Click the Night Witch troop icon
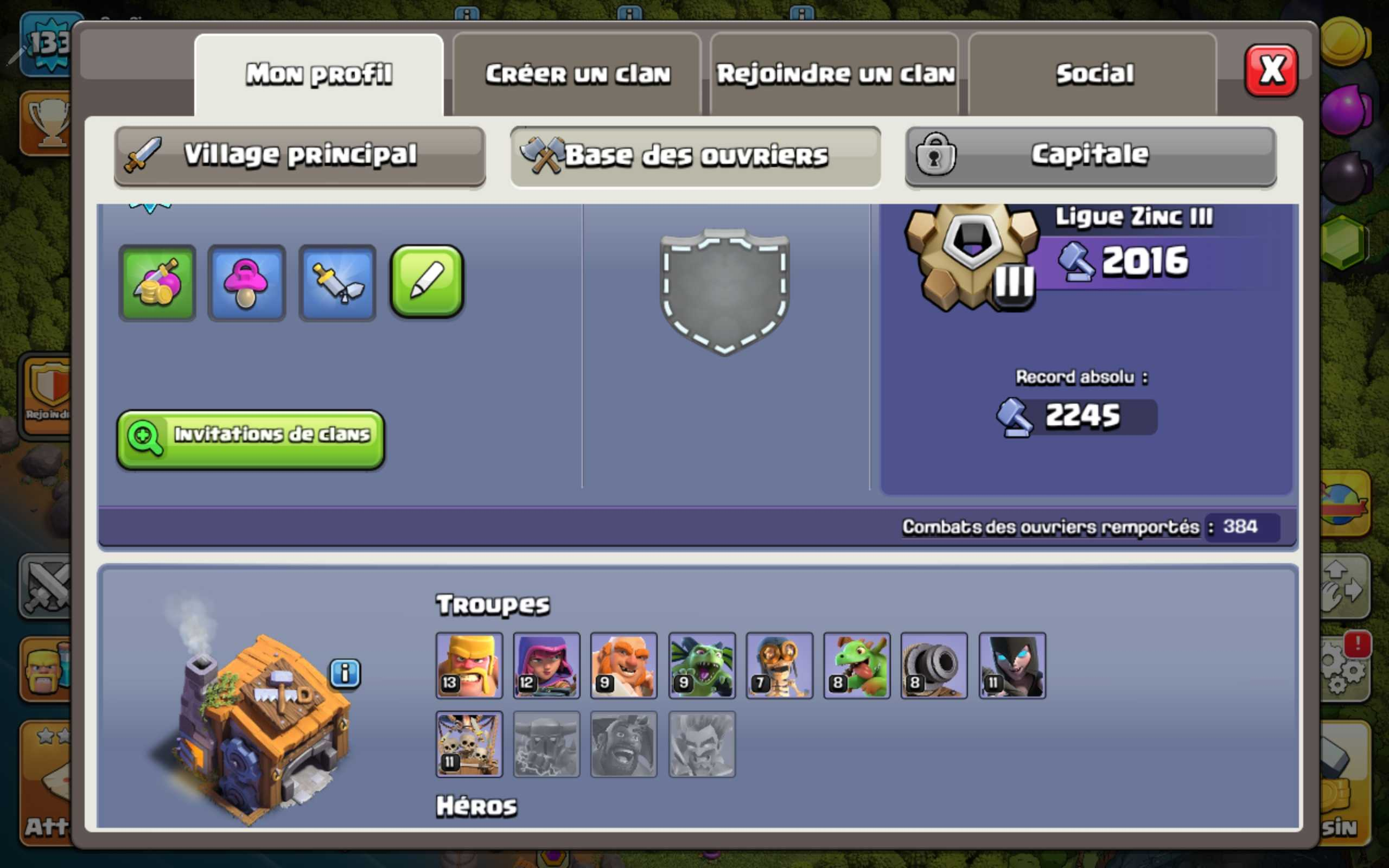 coord(1012,665)
